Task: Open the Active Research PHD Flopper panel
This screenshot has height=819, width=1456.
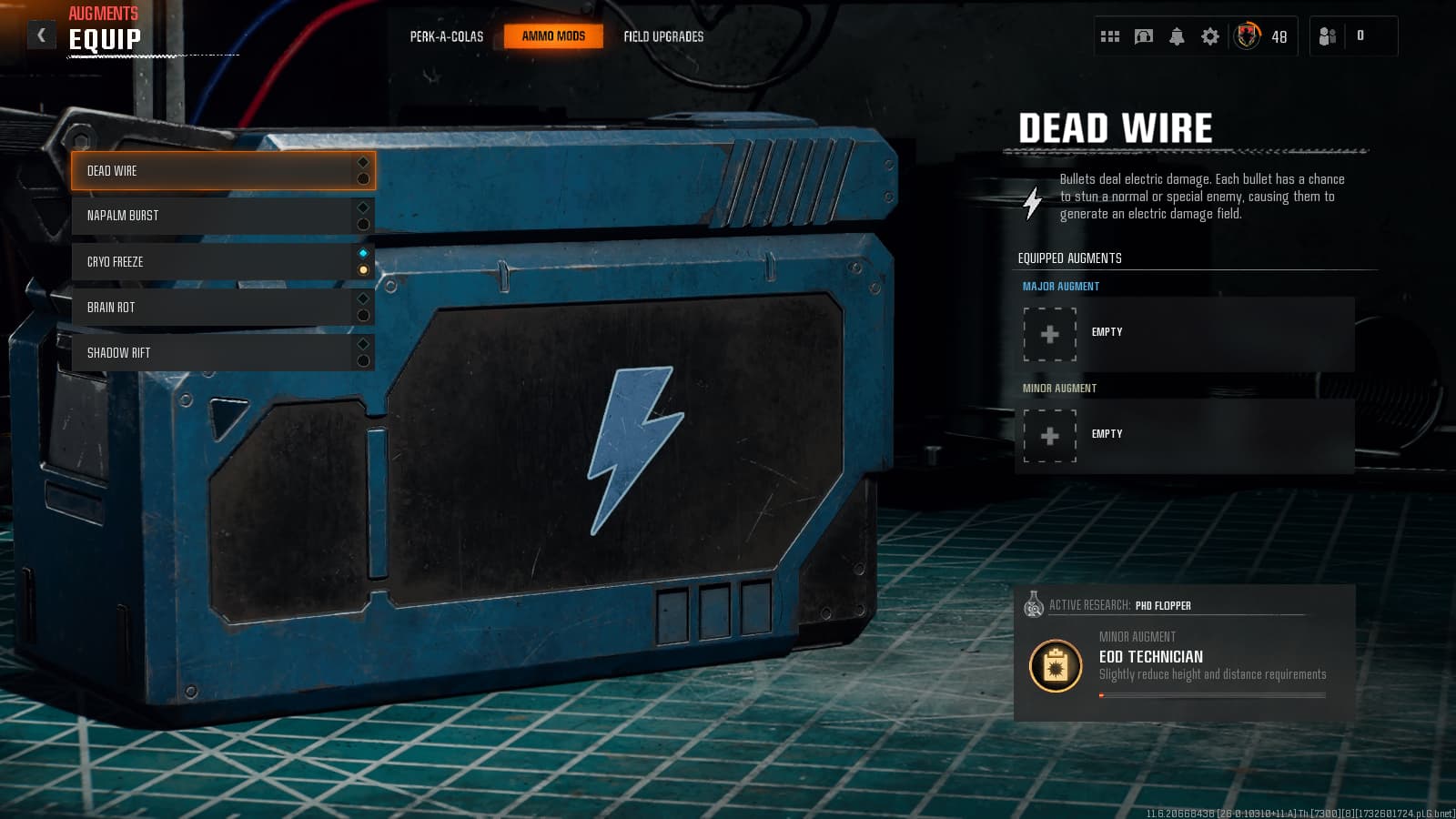Action: [x=1184, y=653]
